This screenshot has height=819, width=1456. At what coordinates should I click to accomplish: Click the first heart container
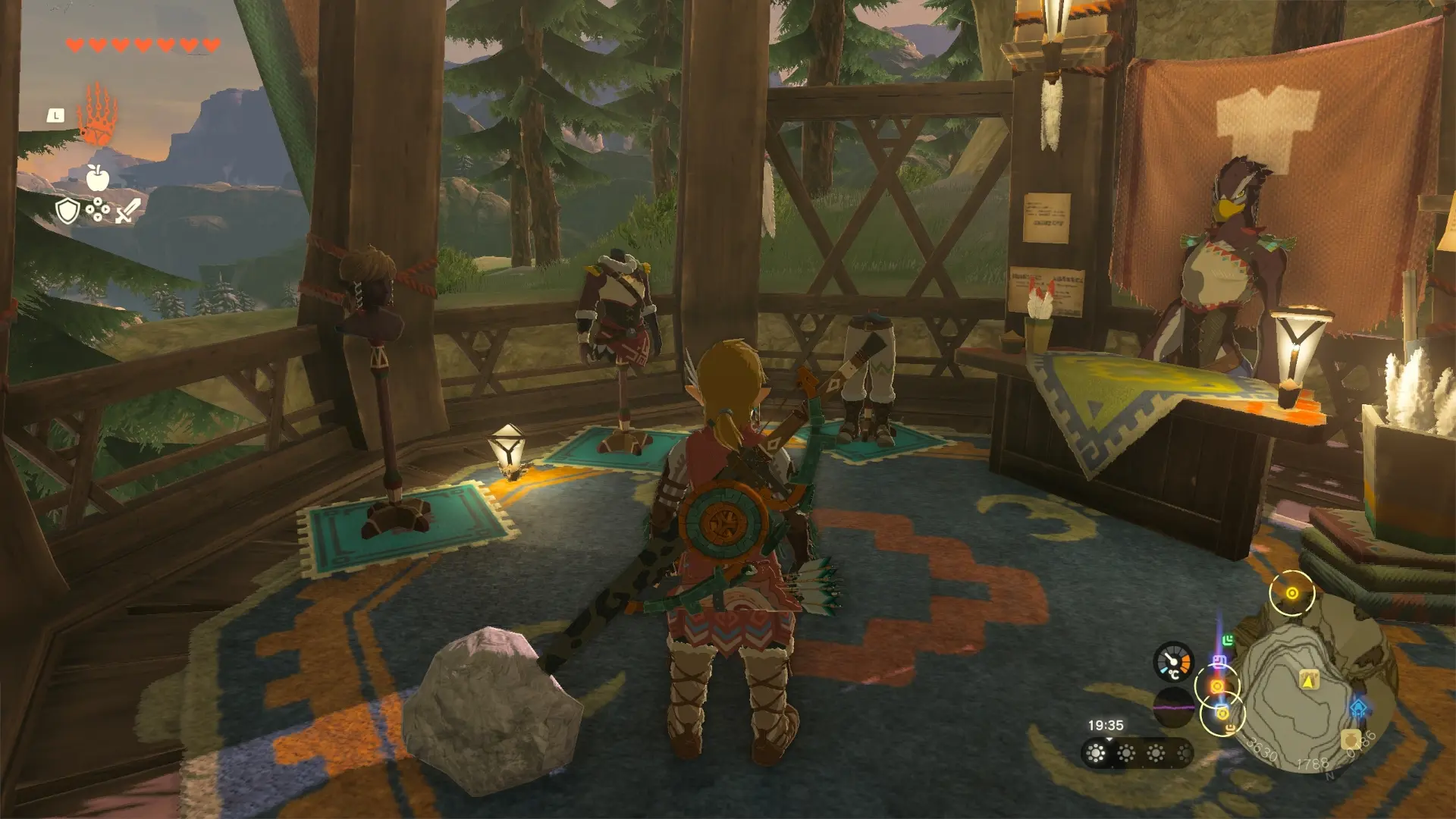click(74, 45)
